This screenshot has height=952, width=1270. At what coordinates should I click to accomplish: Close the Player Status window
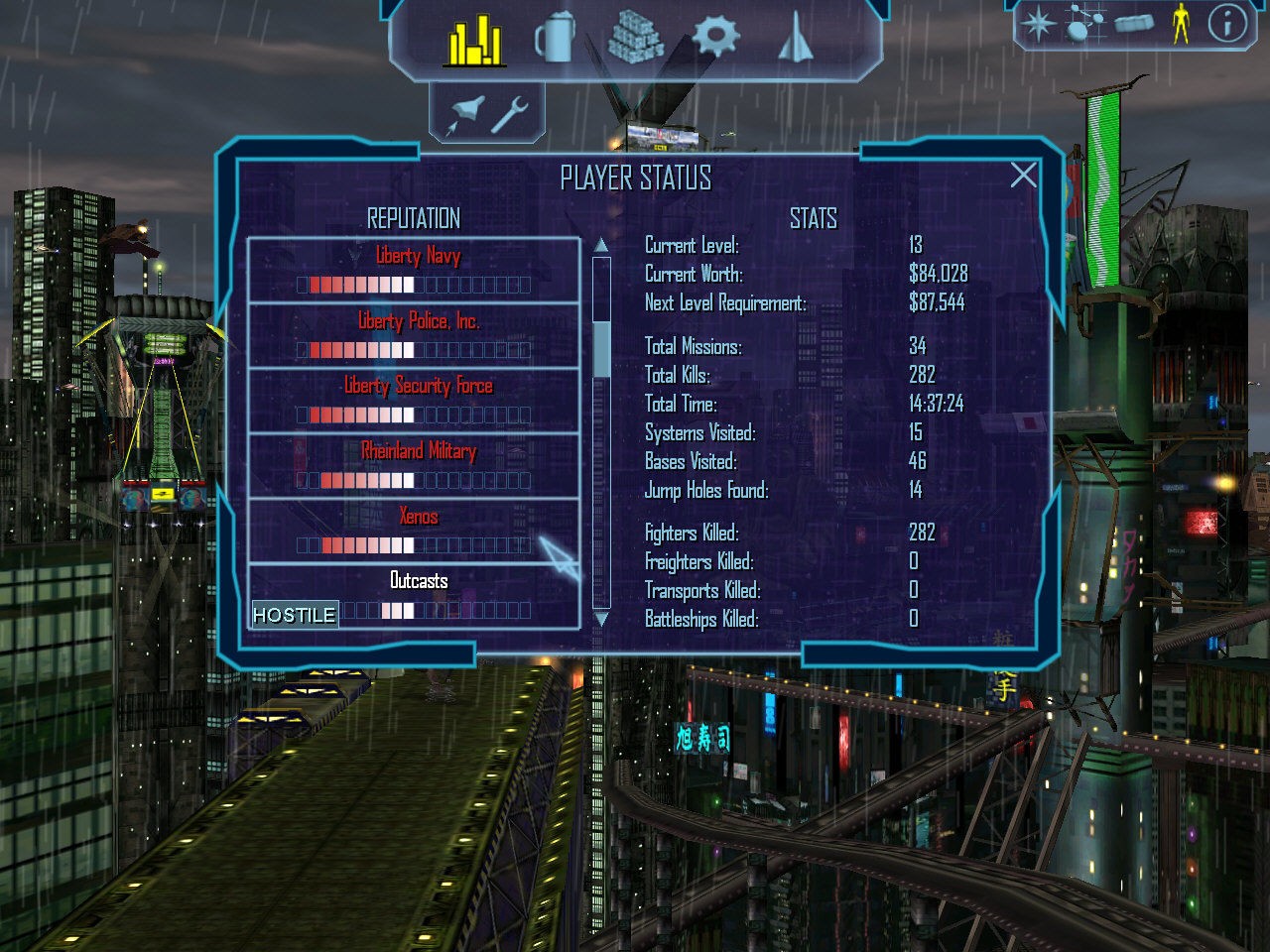[x=1023, y=176]
